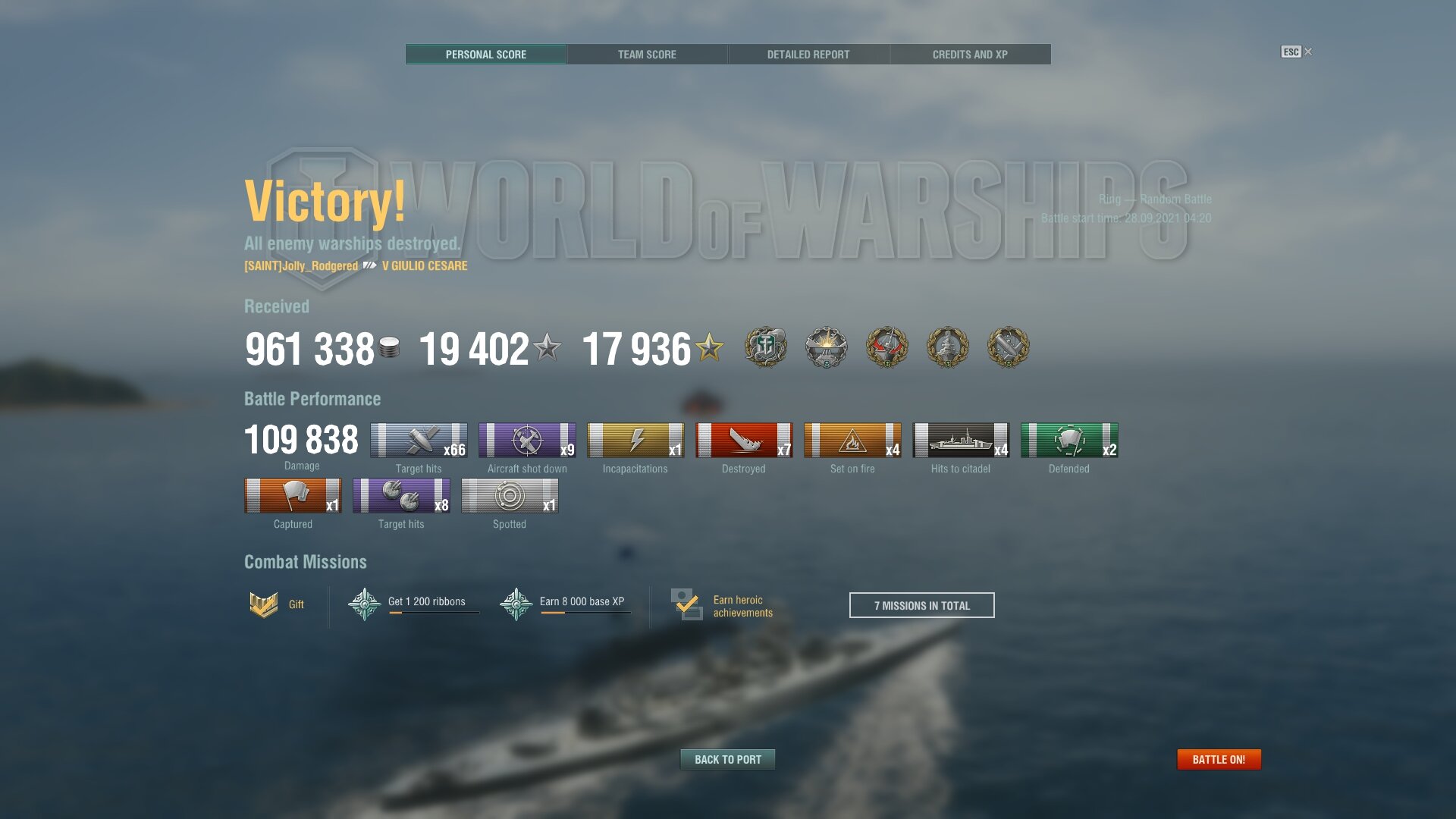Open the Detailed Report tab
The width and height of the screenshot is (1456, 819).
coord(808,55)
